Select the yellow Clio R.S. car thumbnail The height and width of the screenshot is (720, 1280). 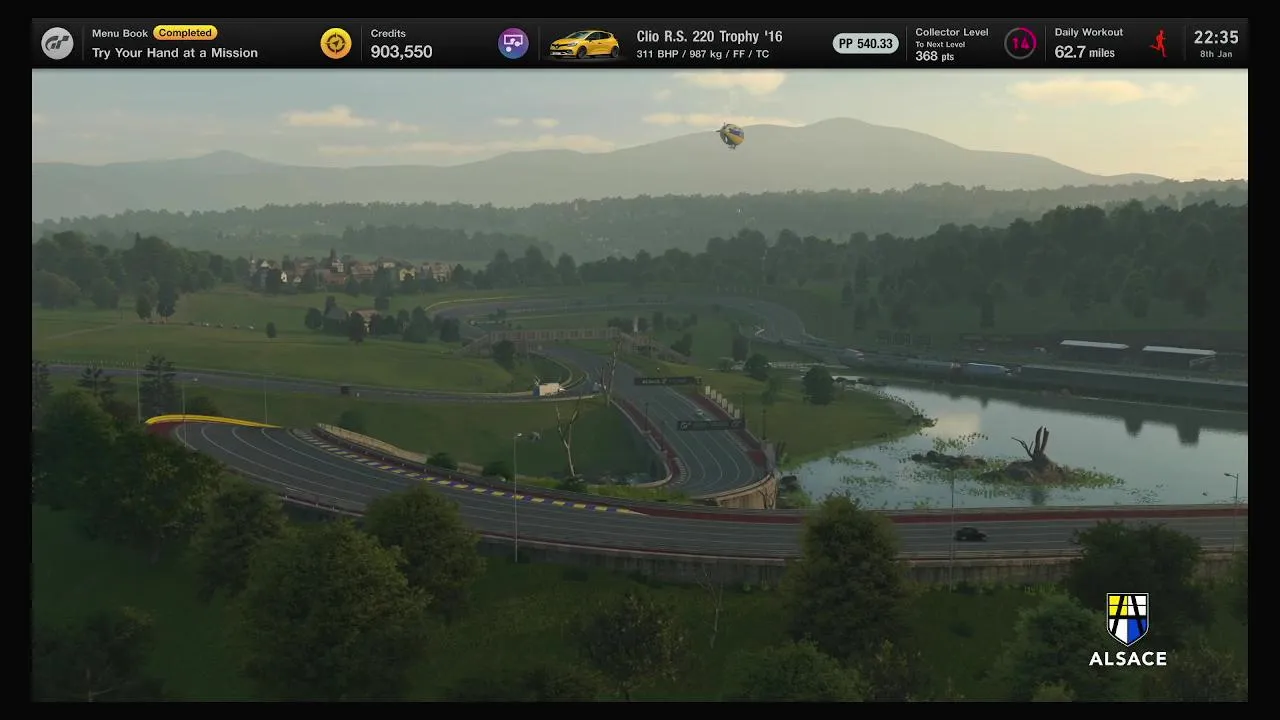tap(585, 44)
